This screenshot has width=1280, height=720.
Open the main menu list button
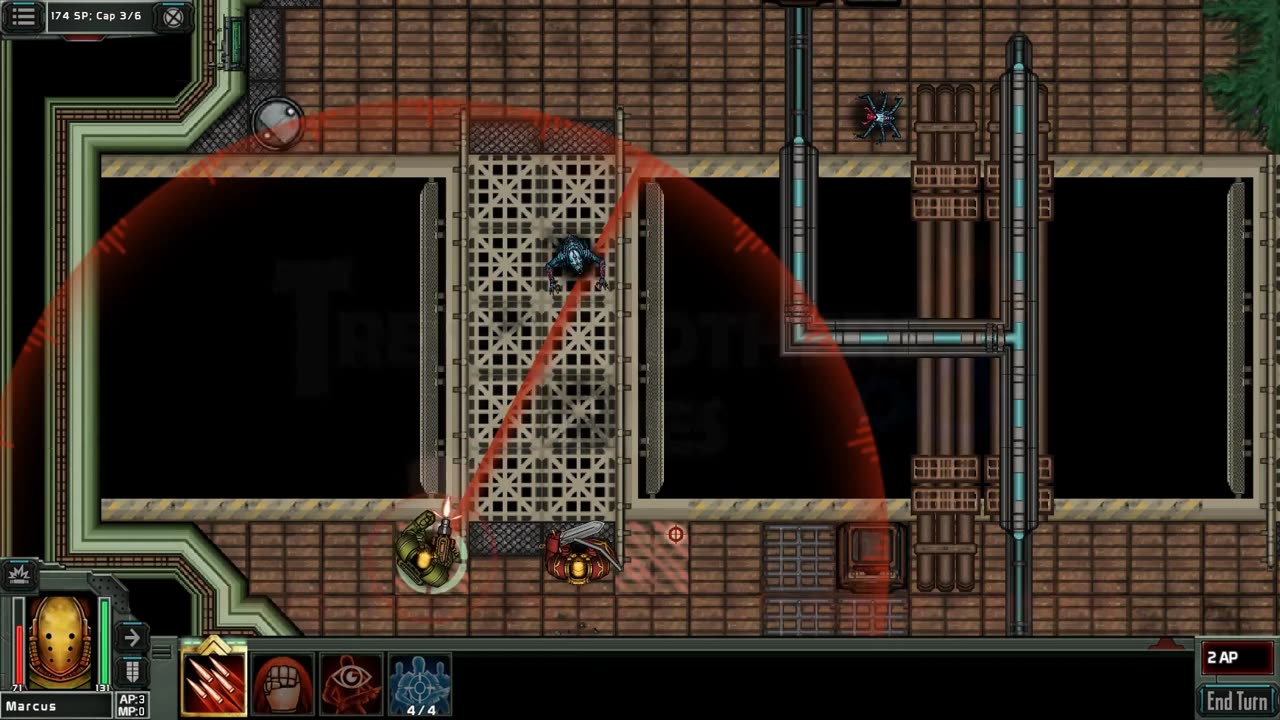pyautogui.click(x=24, y=16)
